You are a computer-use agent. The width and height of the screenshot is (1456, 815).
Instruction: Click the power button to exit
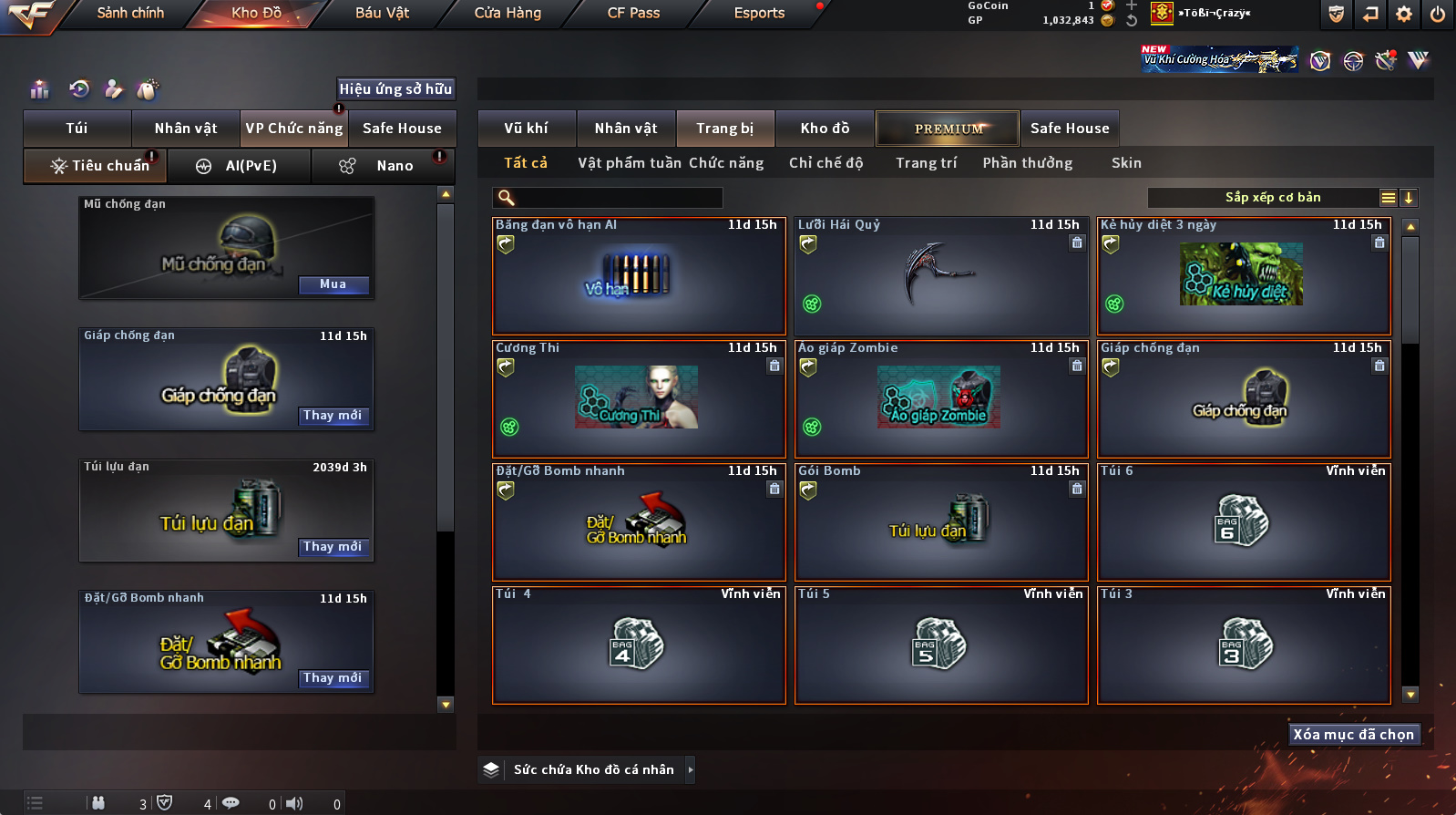(1438, 14)
